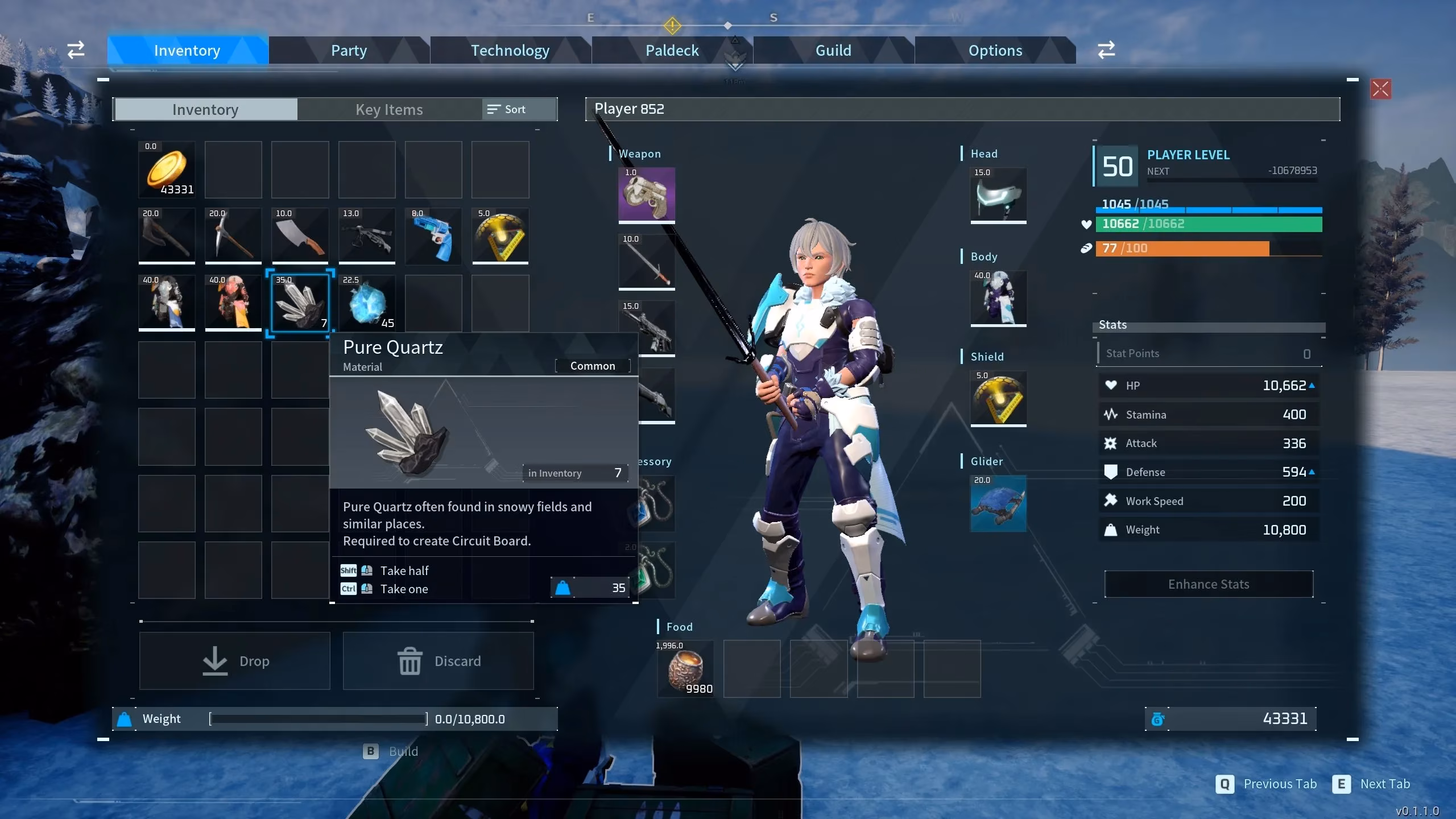
Task: Select the gold coin stack
Action: tap(167, 169)
